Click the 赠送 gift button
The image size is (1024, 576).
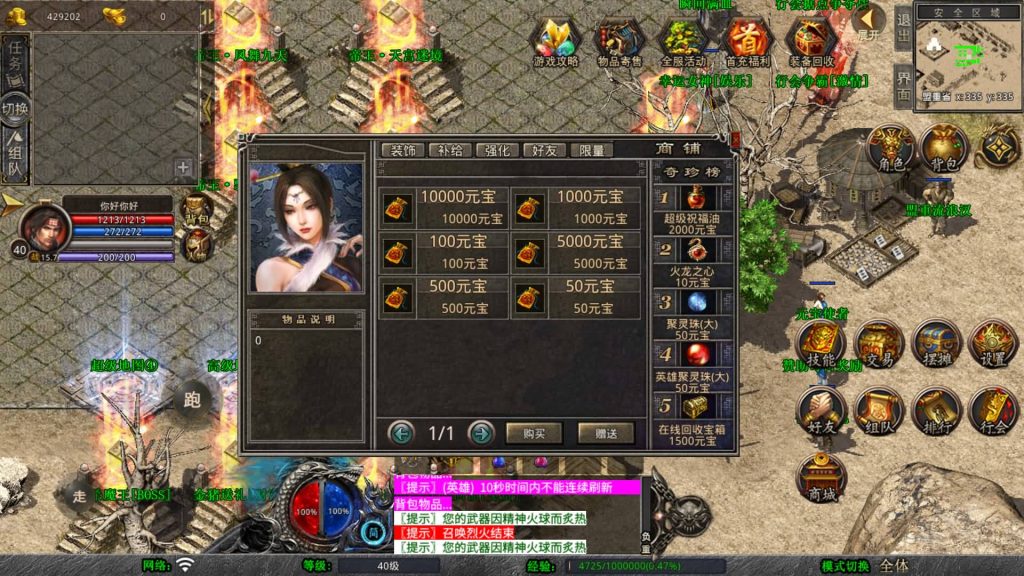pyautogui.click(x=605, y=433)
